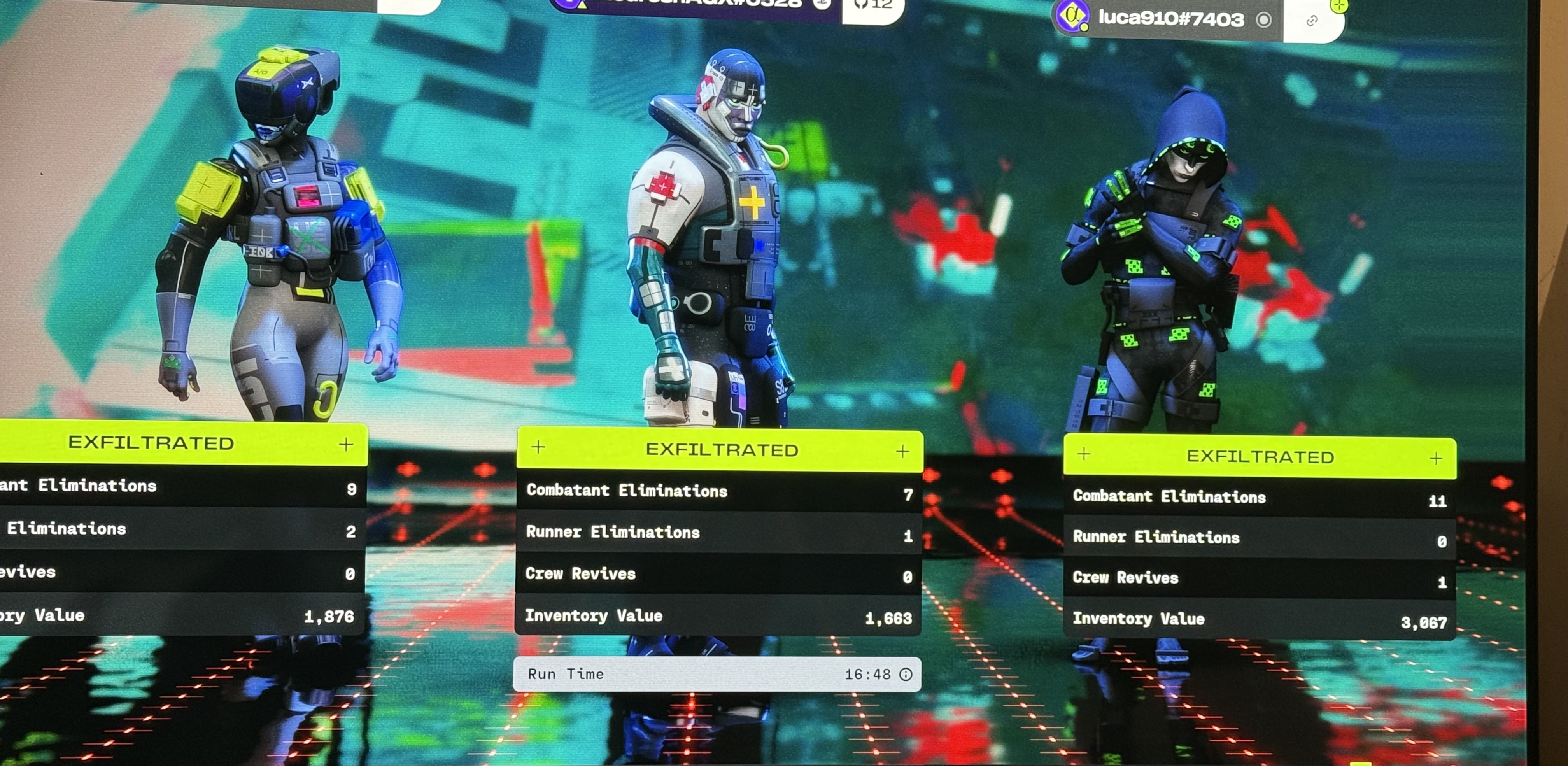This screenshot has height=766, width=1568.
Task: Select the middle runner's EXFILTRATED header
Action: pos(720,450)
